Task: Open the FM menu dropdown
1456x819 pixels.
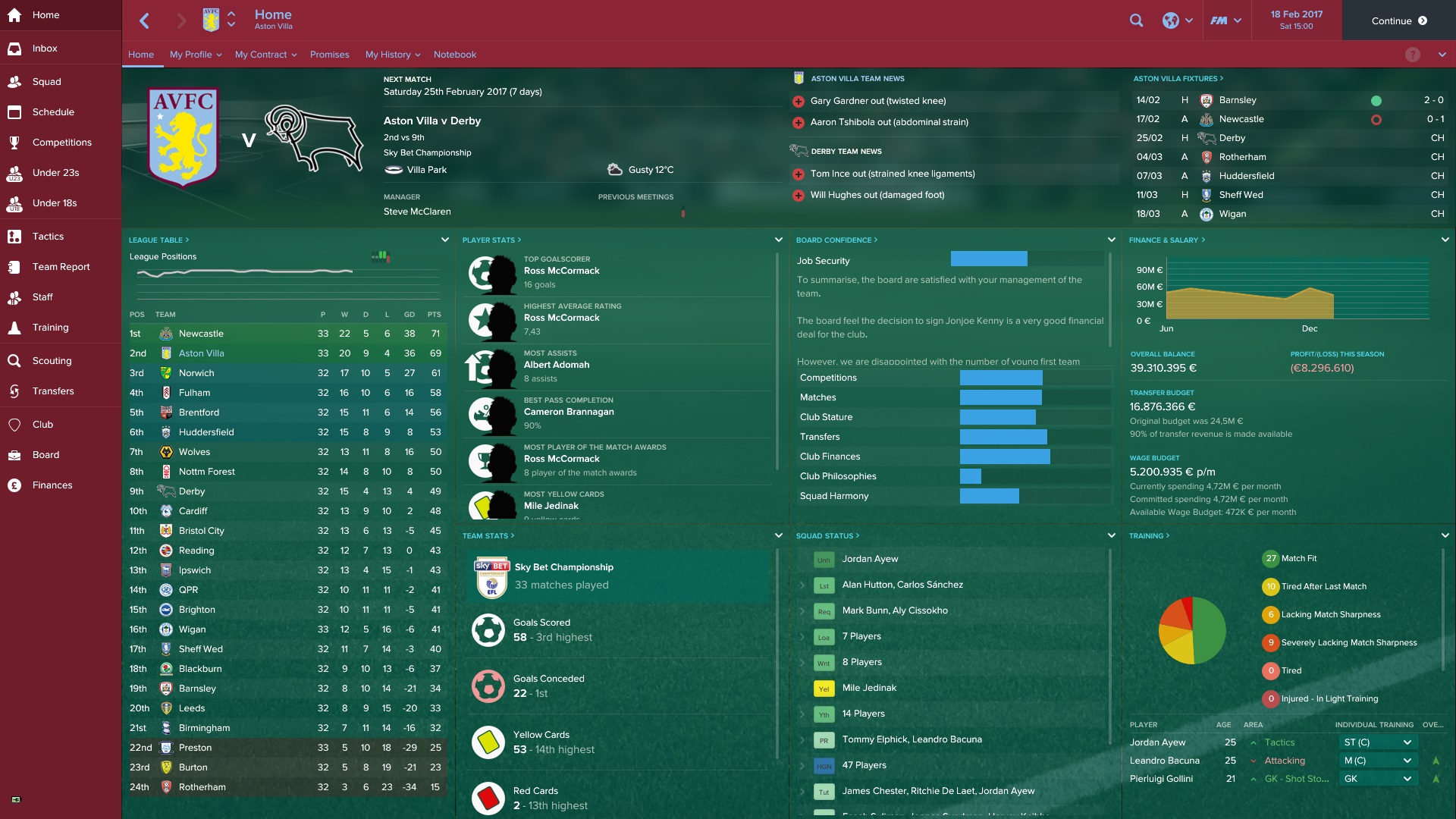Action: pyautogui.click(x=1225, y=20)
